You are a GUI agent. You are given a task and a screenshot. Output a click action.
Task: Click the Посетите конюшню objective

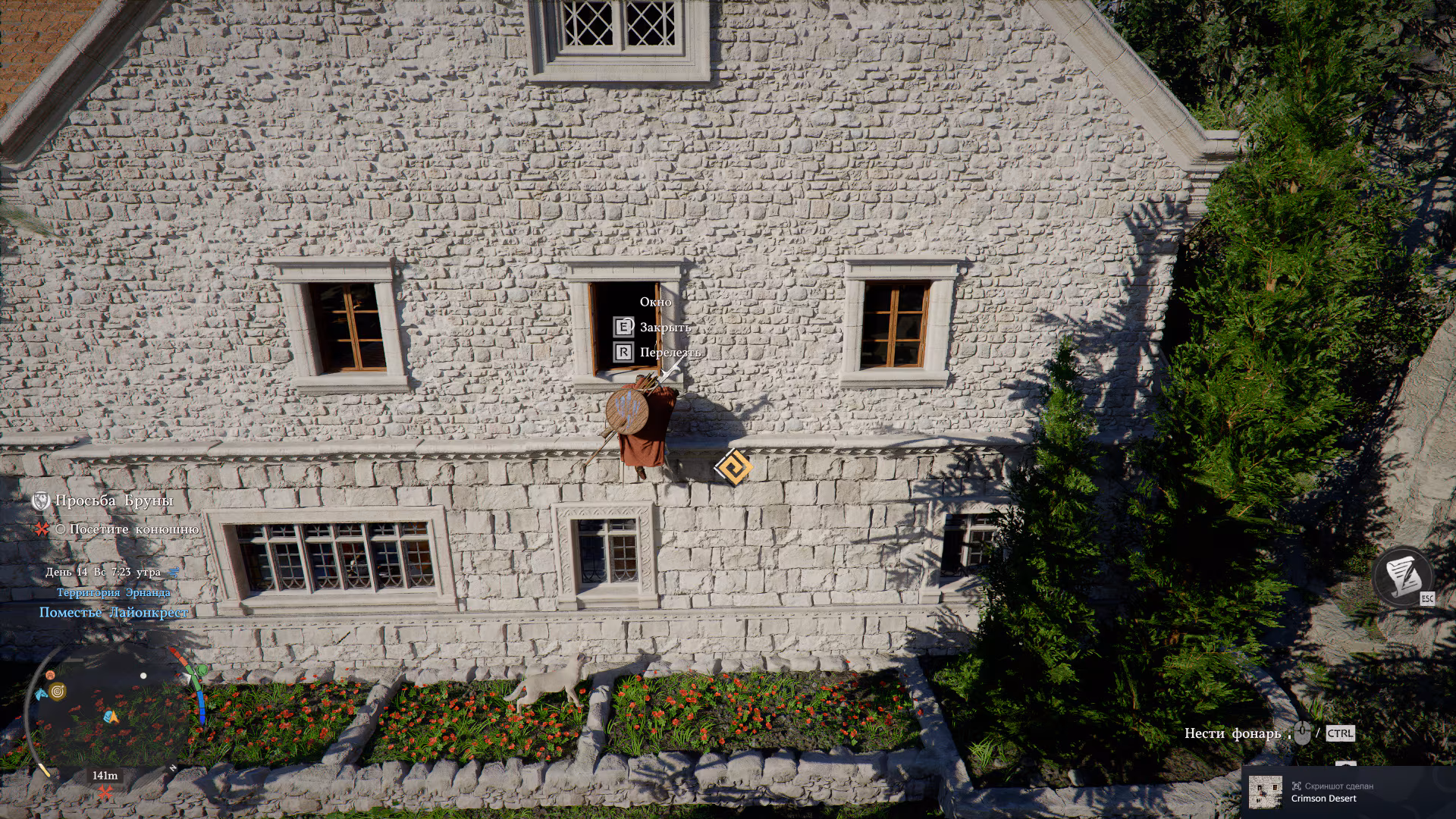click(x=133, y=529)
